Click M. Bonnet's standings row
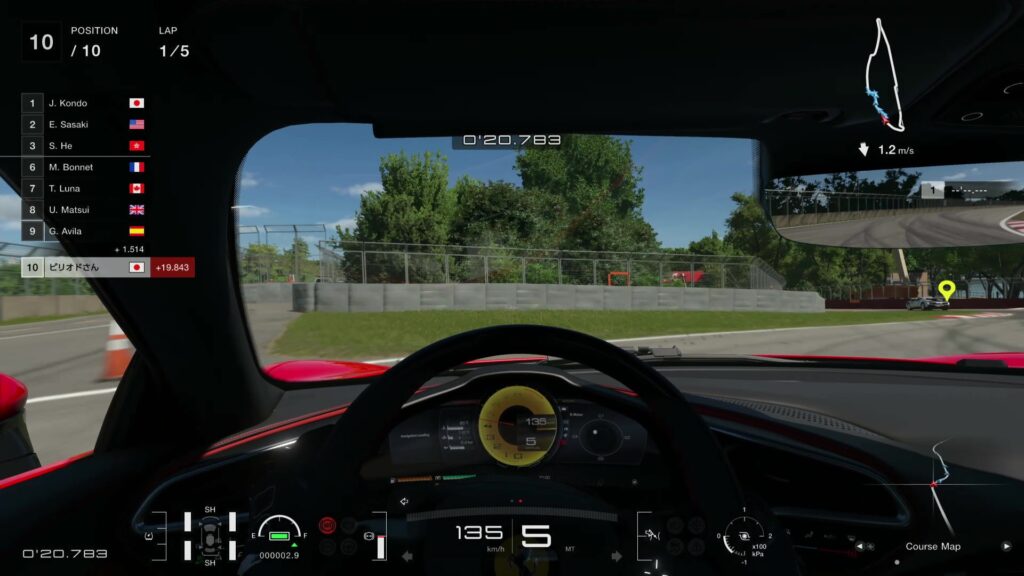Screen dimensions: 1024x576 [x=85, y=167]
